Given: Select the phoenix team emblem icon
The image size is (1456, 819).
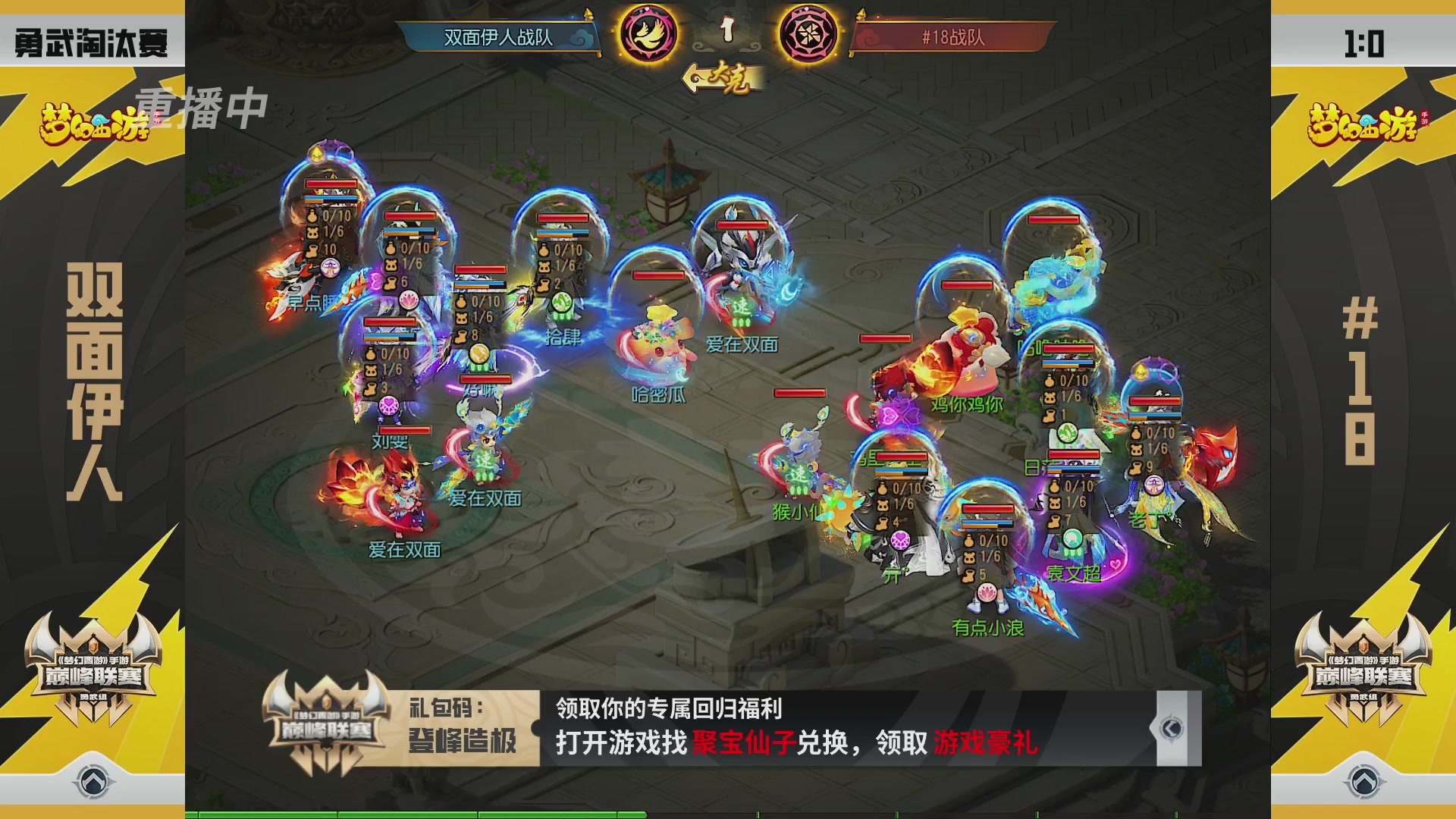Looking at the screenshot, I should [647, 34].
